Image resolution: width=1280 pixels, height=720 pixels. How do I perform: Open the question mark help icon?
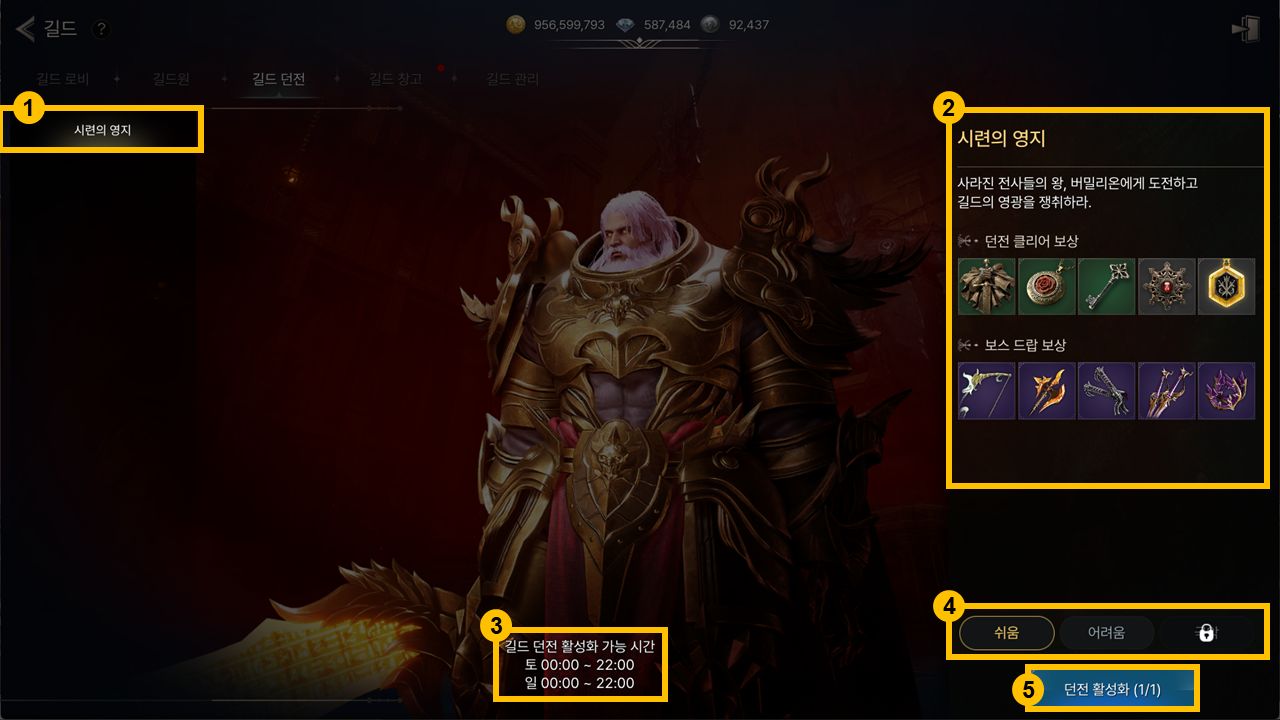(x=100, y=29)
